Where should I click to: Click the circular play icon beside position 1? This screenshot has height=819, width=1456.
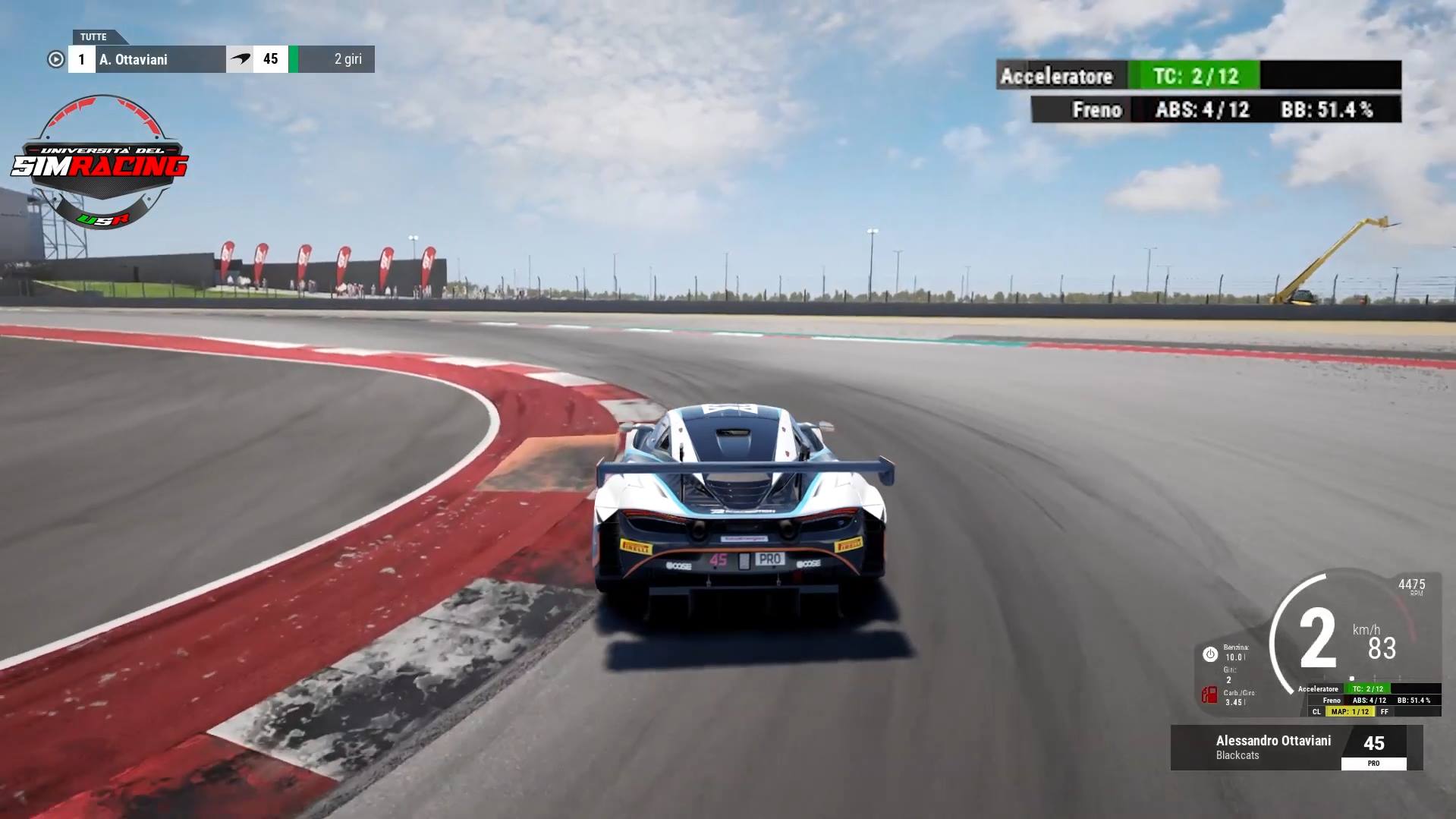pyautogui.click(x=55, y=59)
